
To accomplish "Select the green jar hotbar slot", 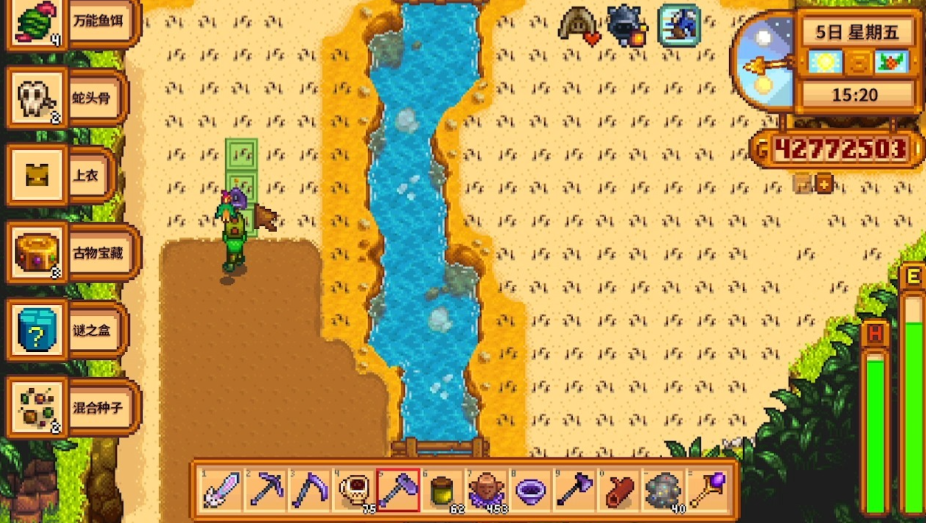I will [x=441, y=490].
